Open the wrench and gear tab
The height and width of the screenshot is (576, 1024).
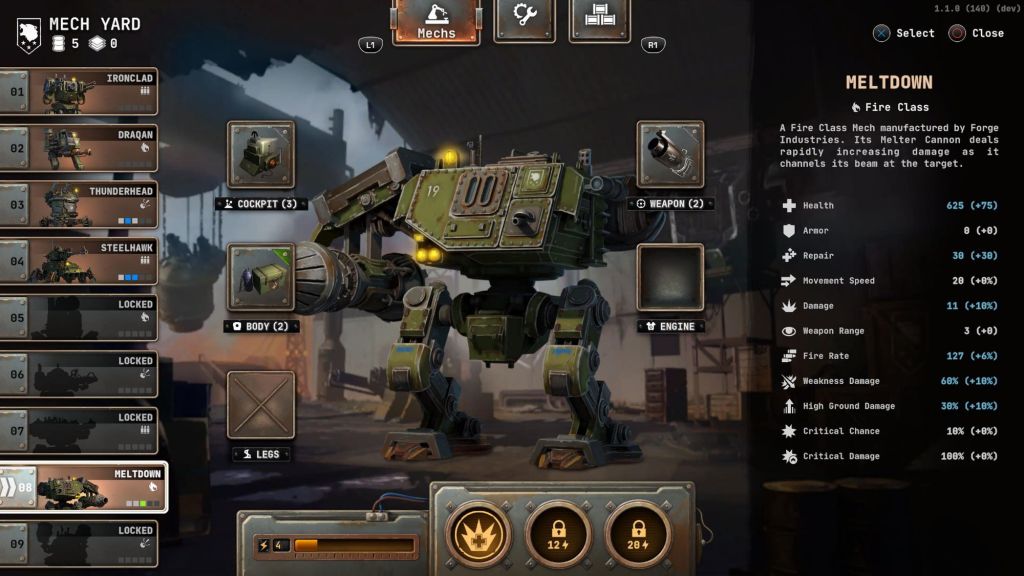click(x=524, y=20)
